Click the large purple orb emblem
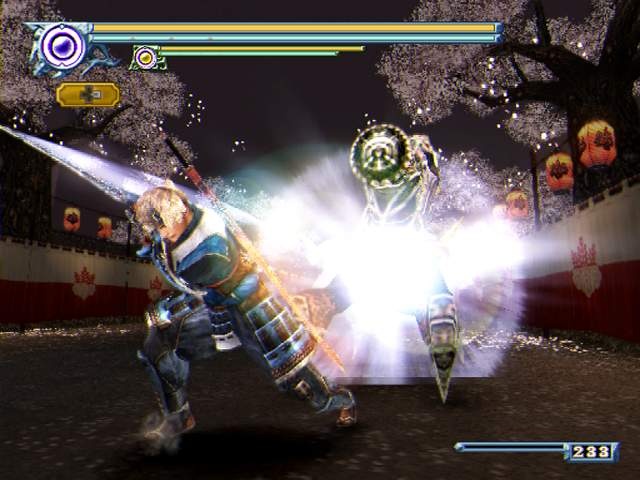The image size is (640, 480). click(x=62, y=45)
